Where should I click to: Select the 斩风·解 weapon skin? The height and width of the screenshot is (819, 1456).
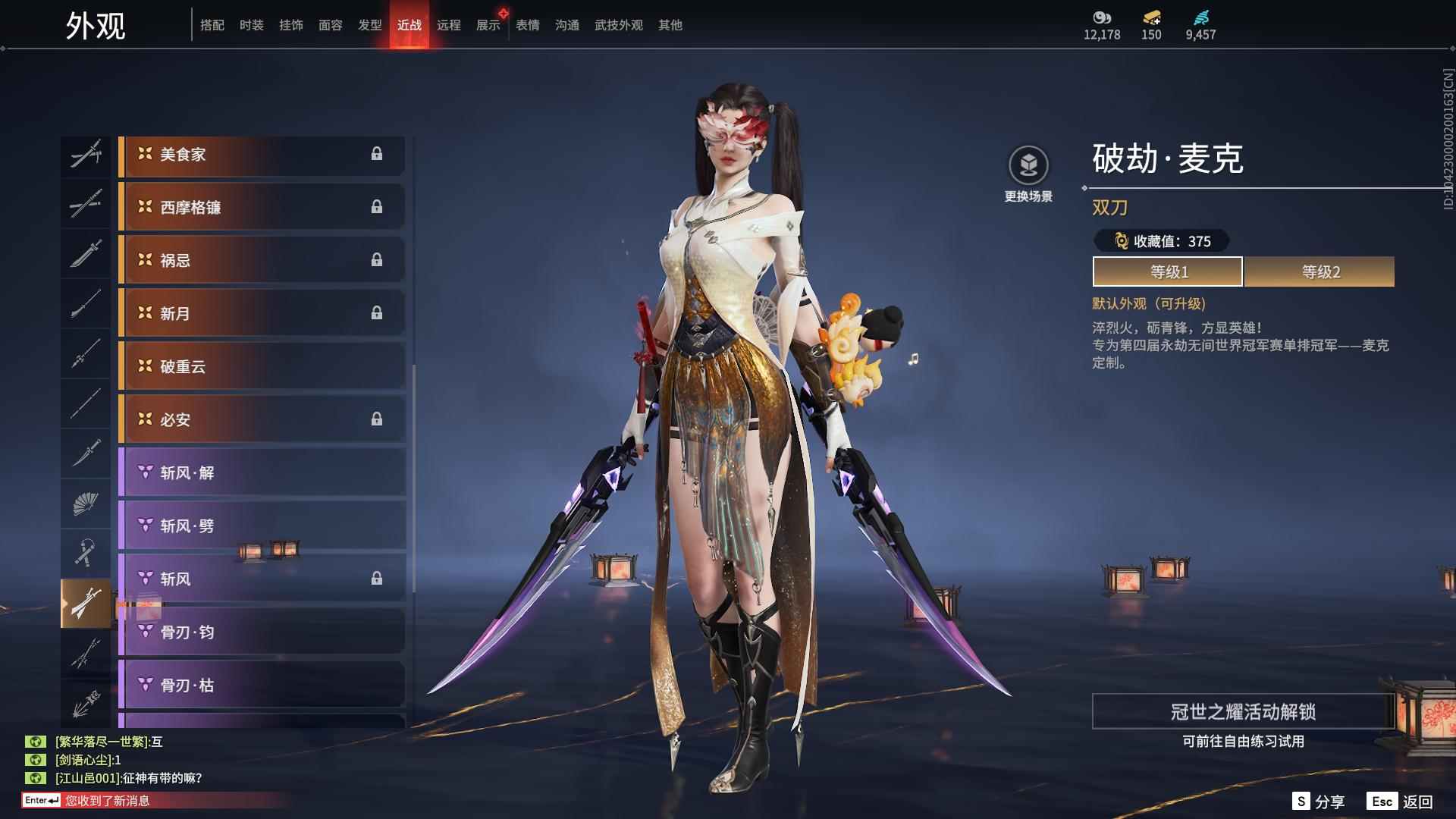coord(262,472)
